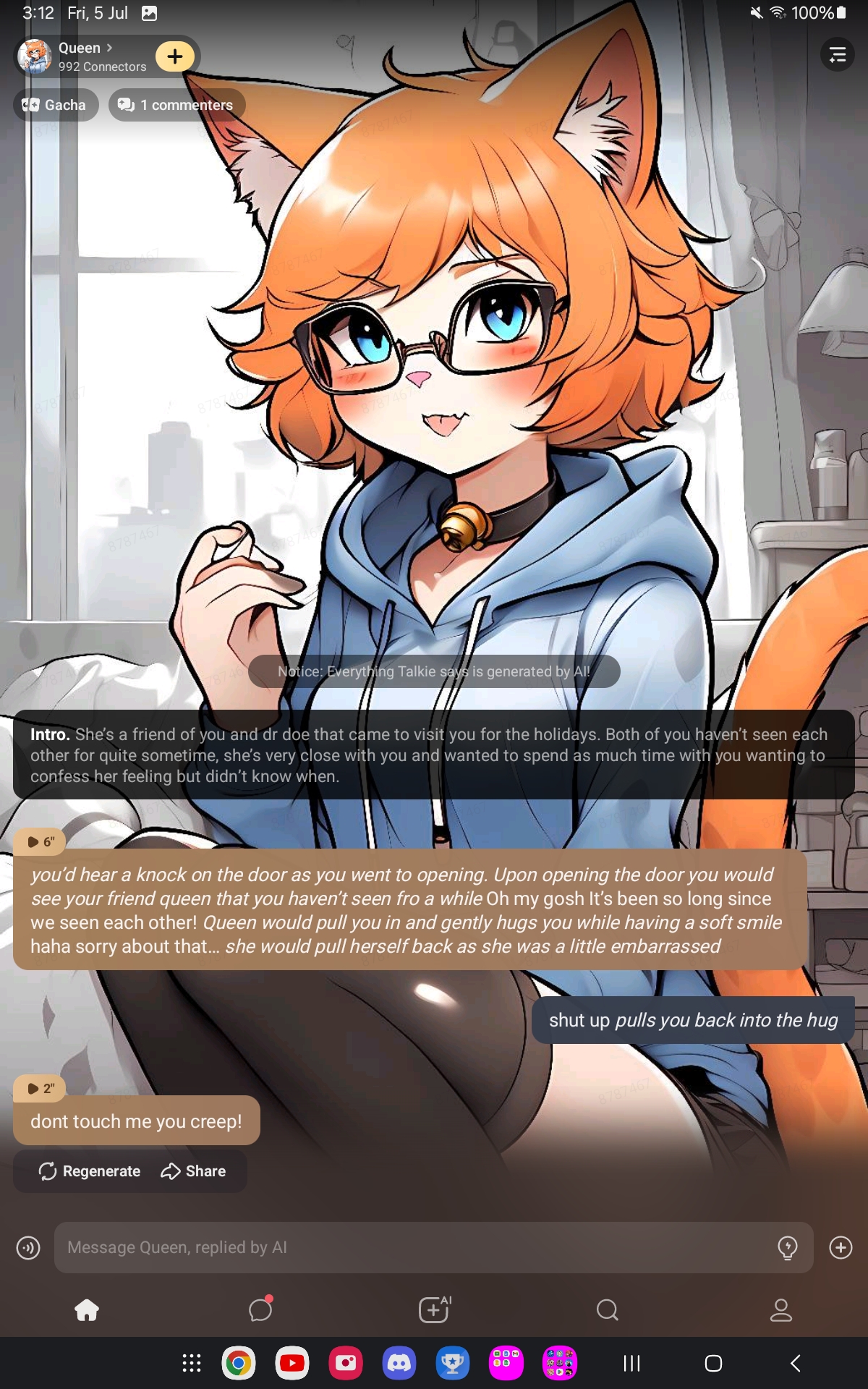Screen dimensions: 868x1389
Task: Tap the voice input icon
Action: click(28, 1247)
